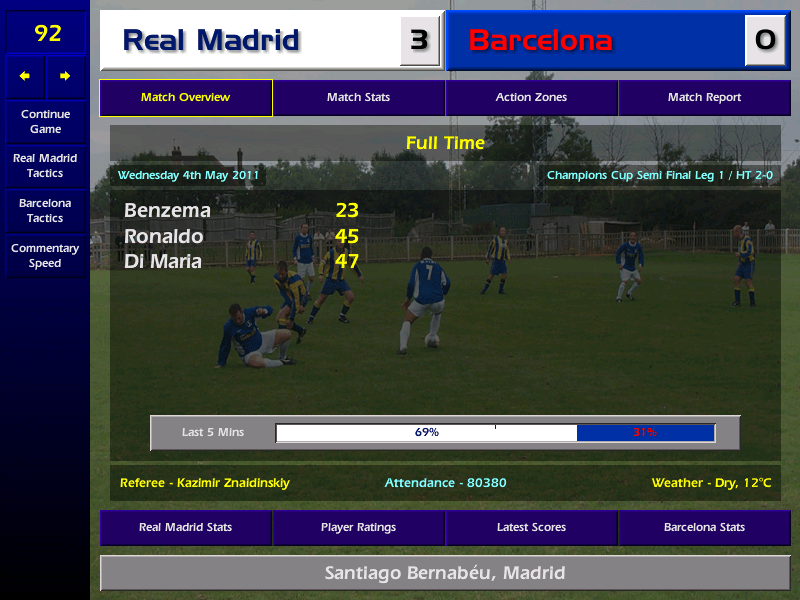
Task: View the Action Zones tab
Action: click(531, 98)
